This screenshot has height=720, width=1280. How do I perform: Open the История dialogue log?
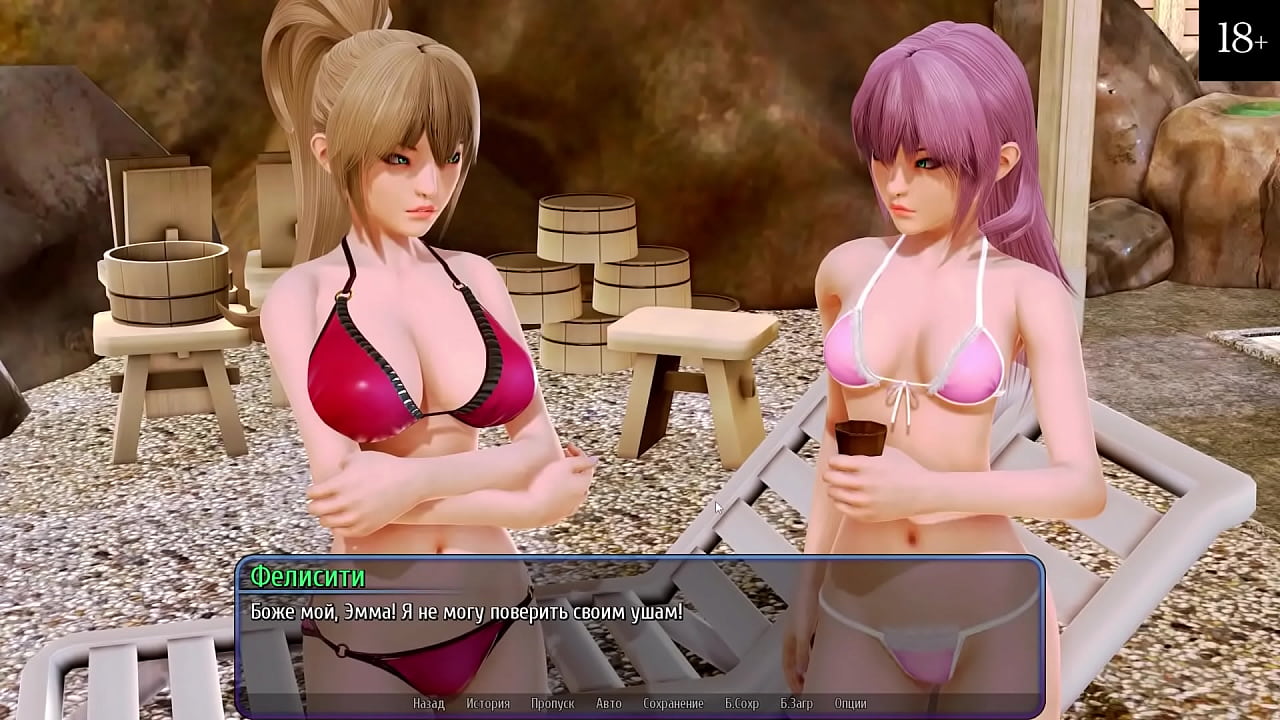pos(487,704)
